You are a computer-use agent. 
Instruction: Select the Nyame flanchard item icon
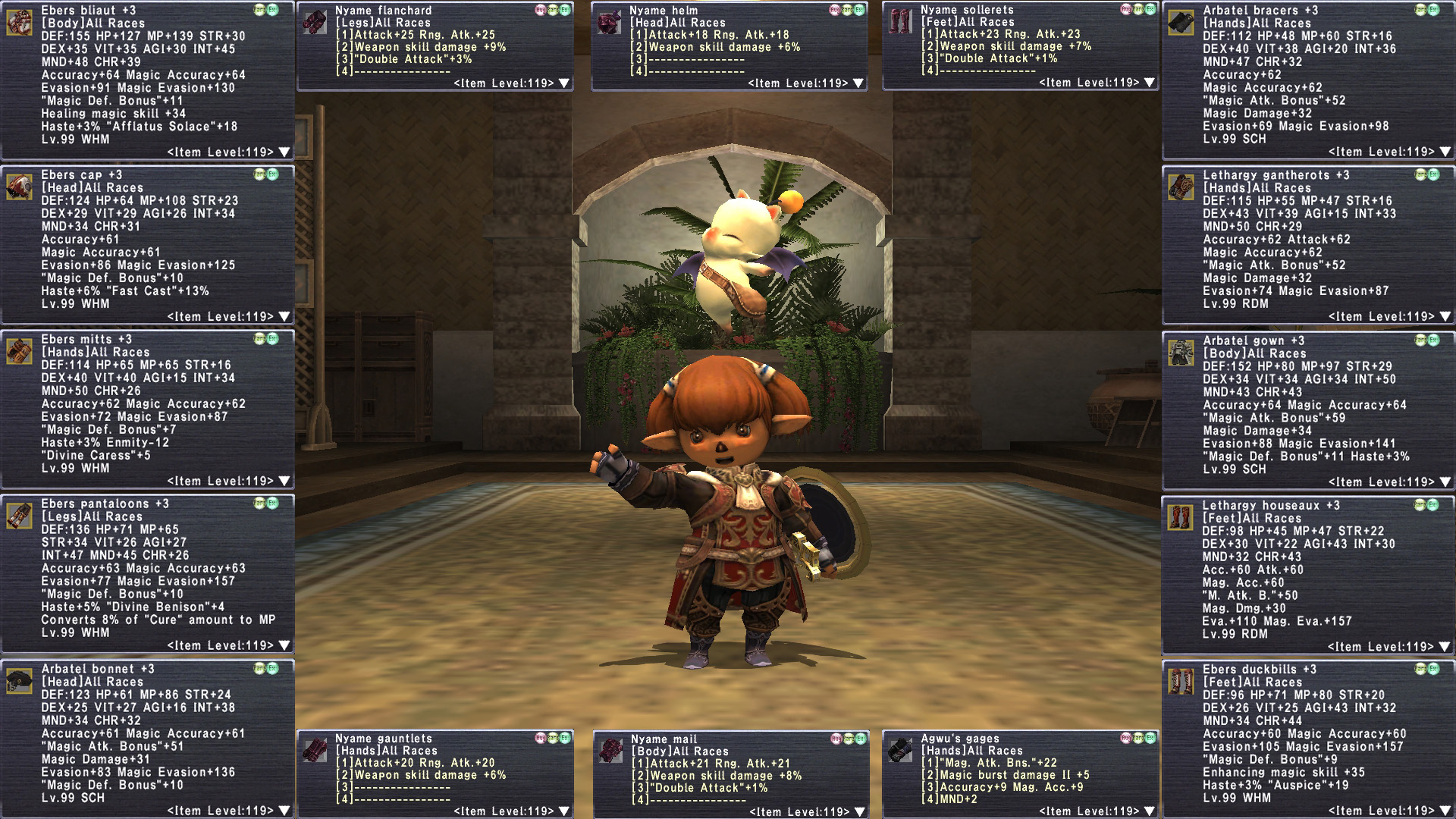(315, 21)
